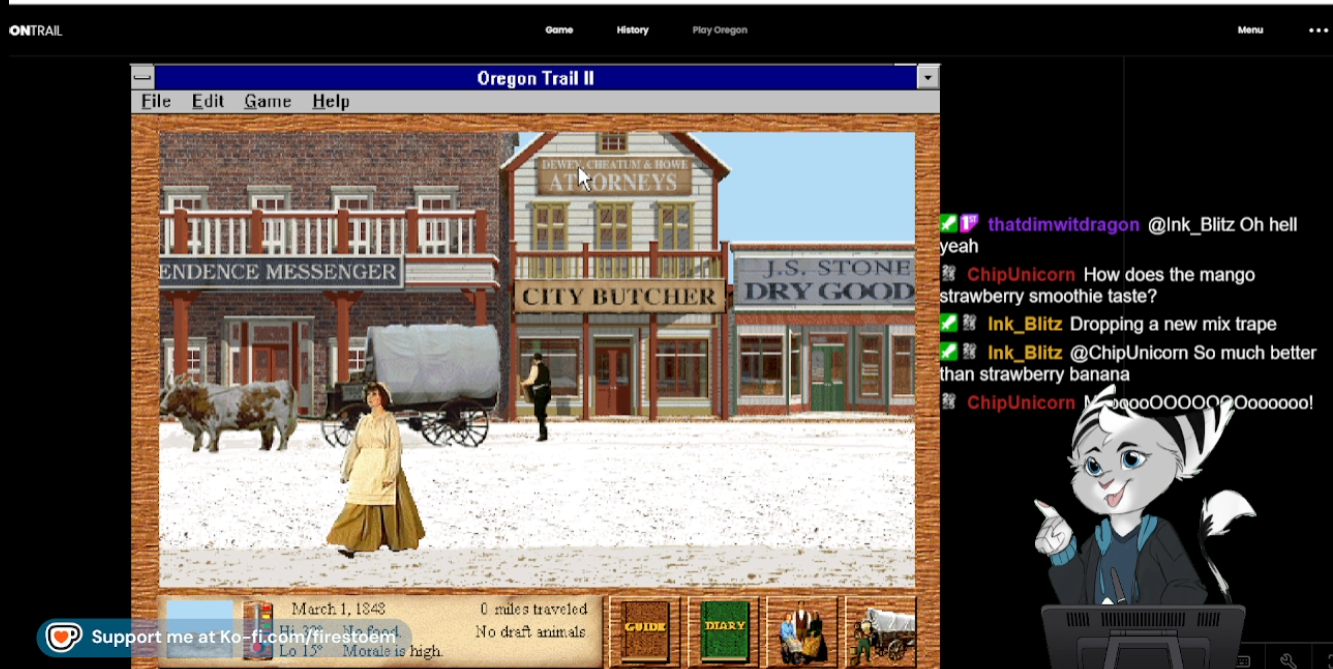Show the party status family icon
Image resolution: width=1333 pixels, height=669 pixels.
click(802, 632)
